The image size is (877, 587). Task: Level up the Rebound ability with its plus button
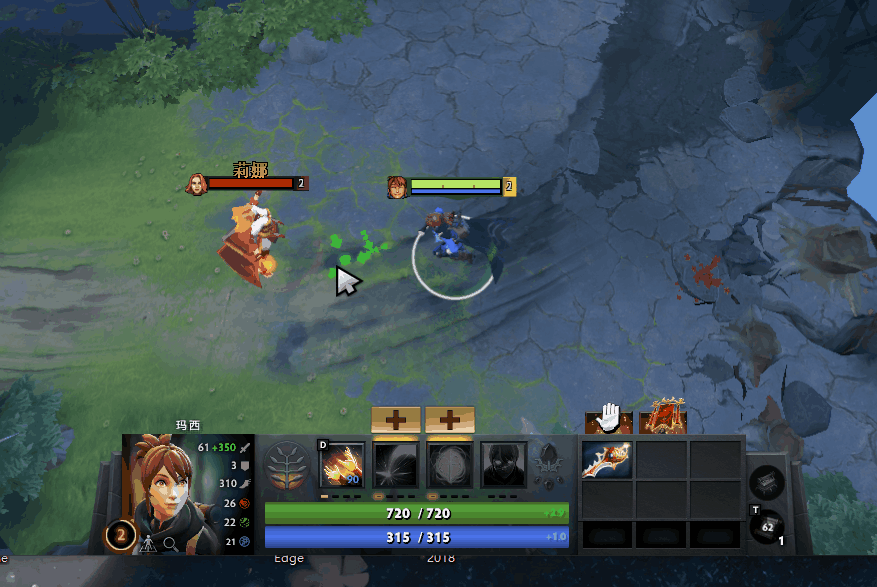click(x=396, y=420)
